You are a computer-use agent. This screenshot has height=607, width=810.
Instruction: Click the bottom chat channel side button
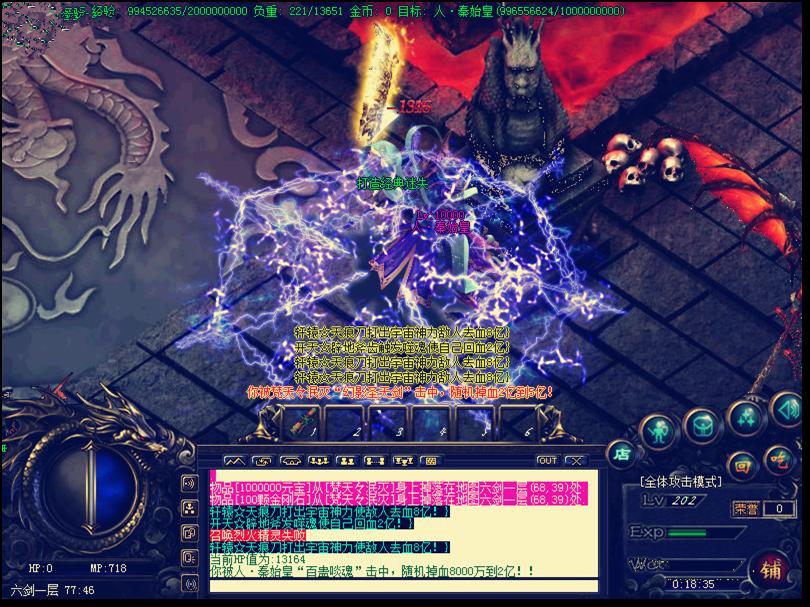tap(188, 582)
